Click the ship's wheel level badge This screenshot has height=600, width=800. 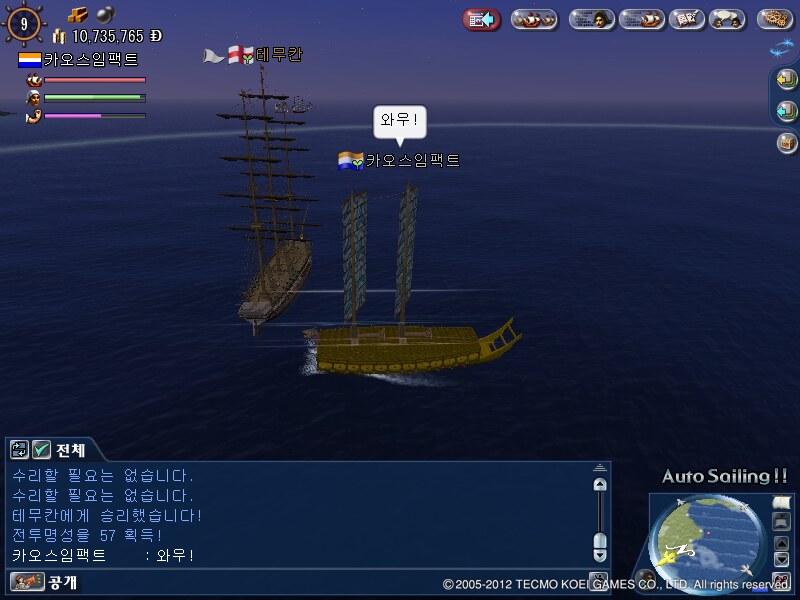(24, 24)
